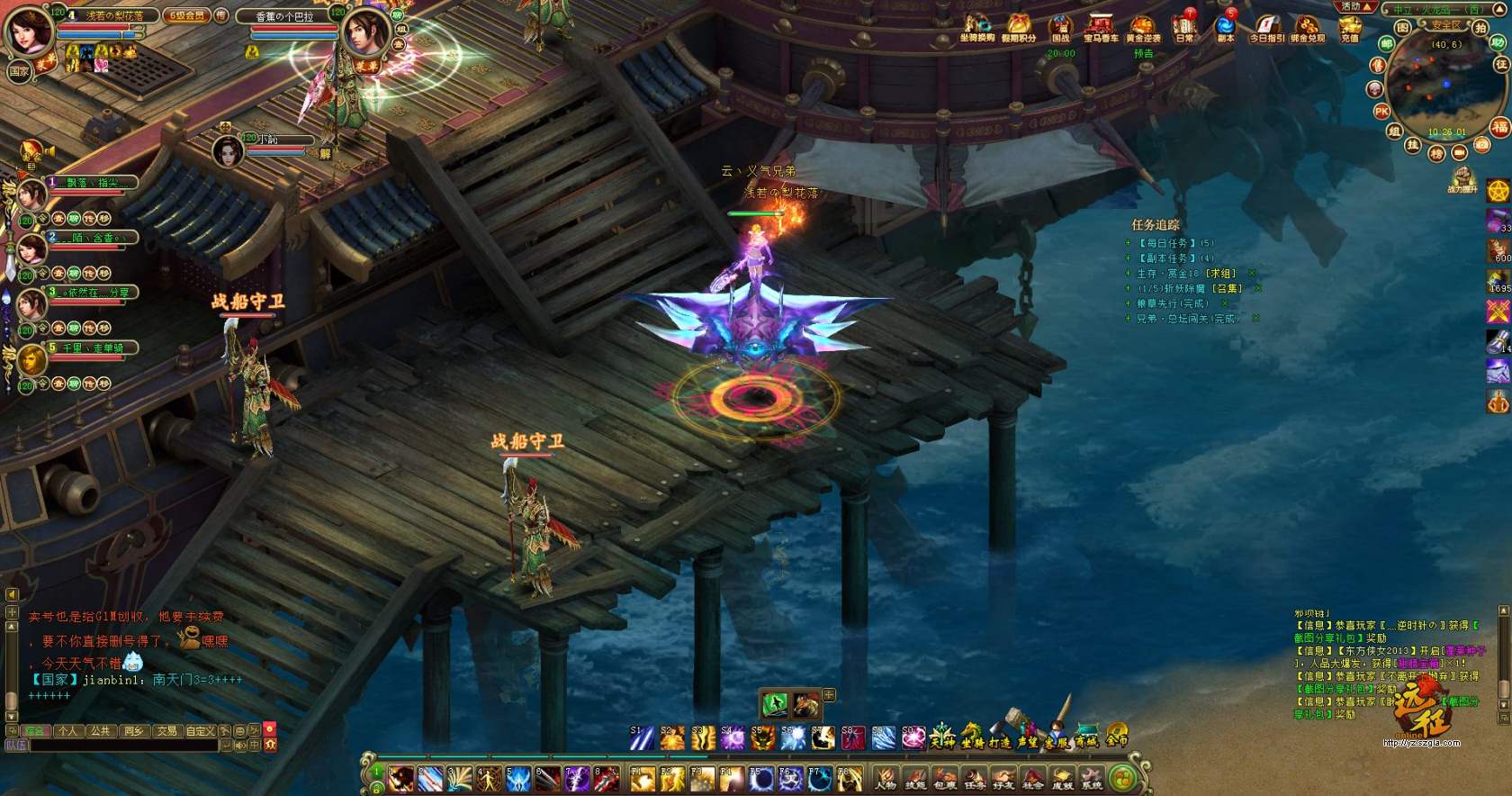Open the 技能 skills menu

click(x=915, y=777)
